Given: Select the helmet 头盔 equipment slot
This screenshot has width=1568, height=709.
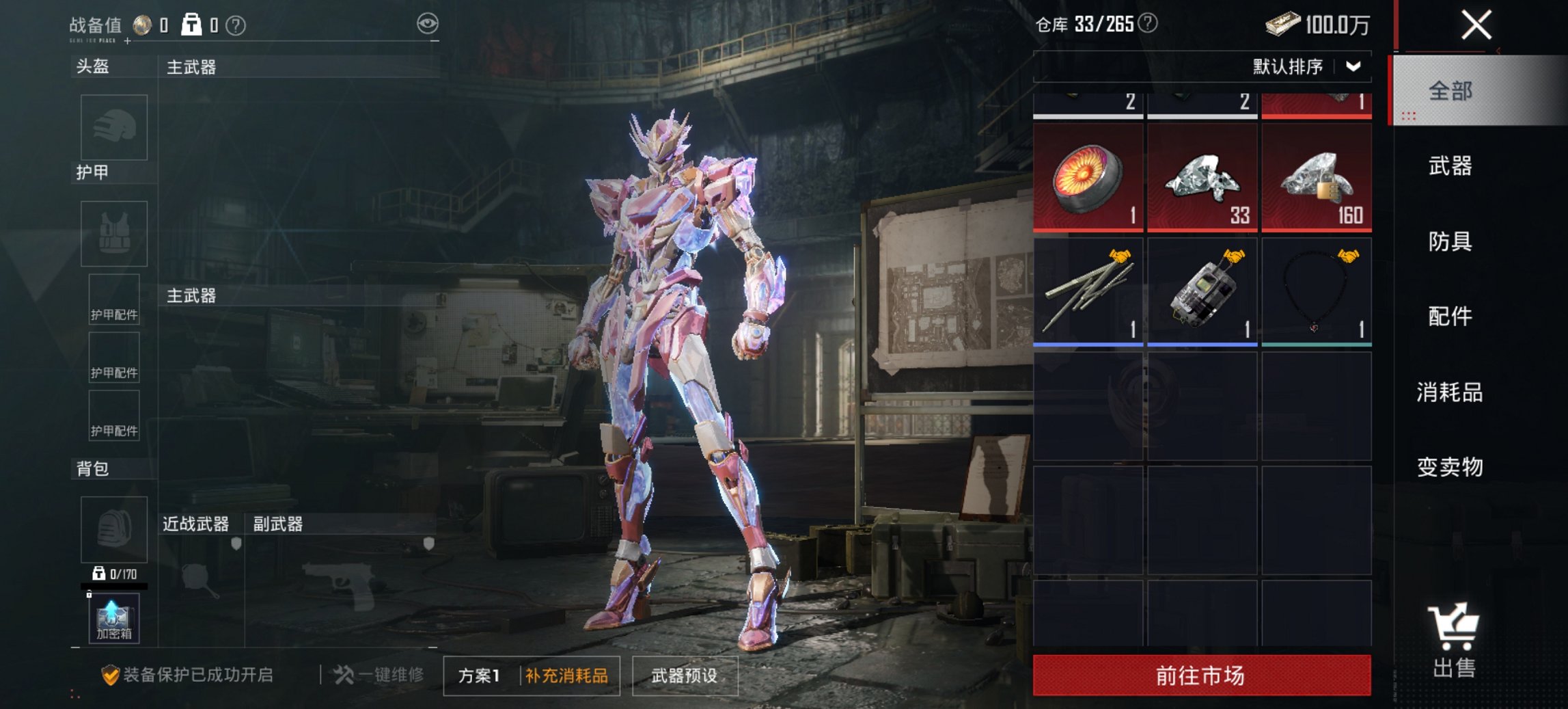Looking at the screenshot, I should (113, 129).
